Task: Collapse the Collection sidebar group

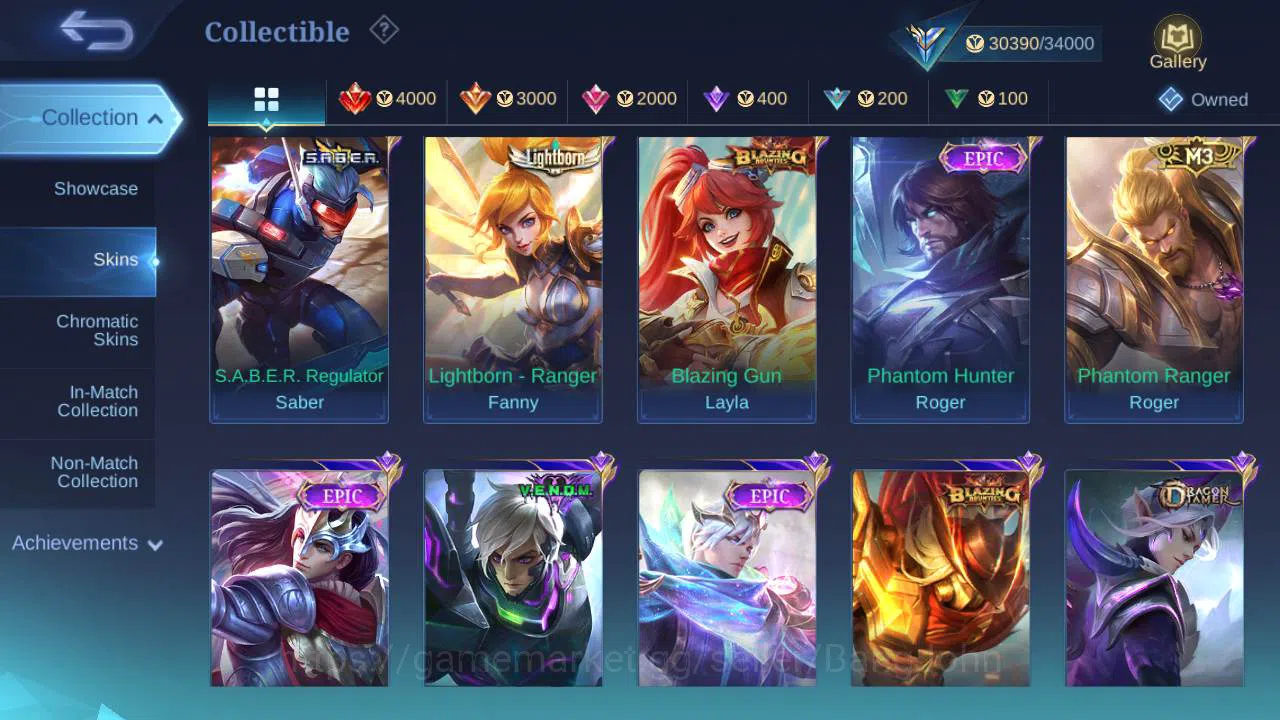Action: coord(90,117)
